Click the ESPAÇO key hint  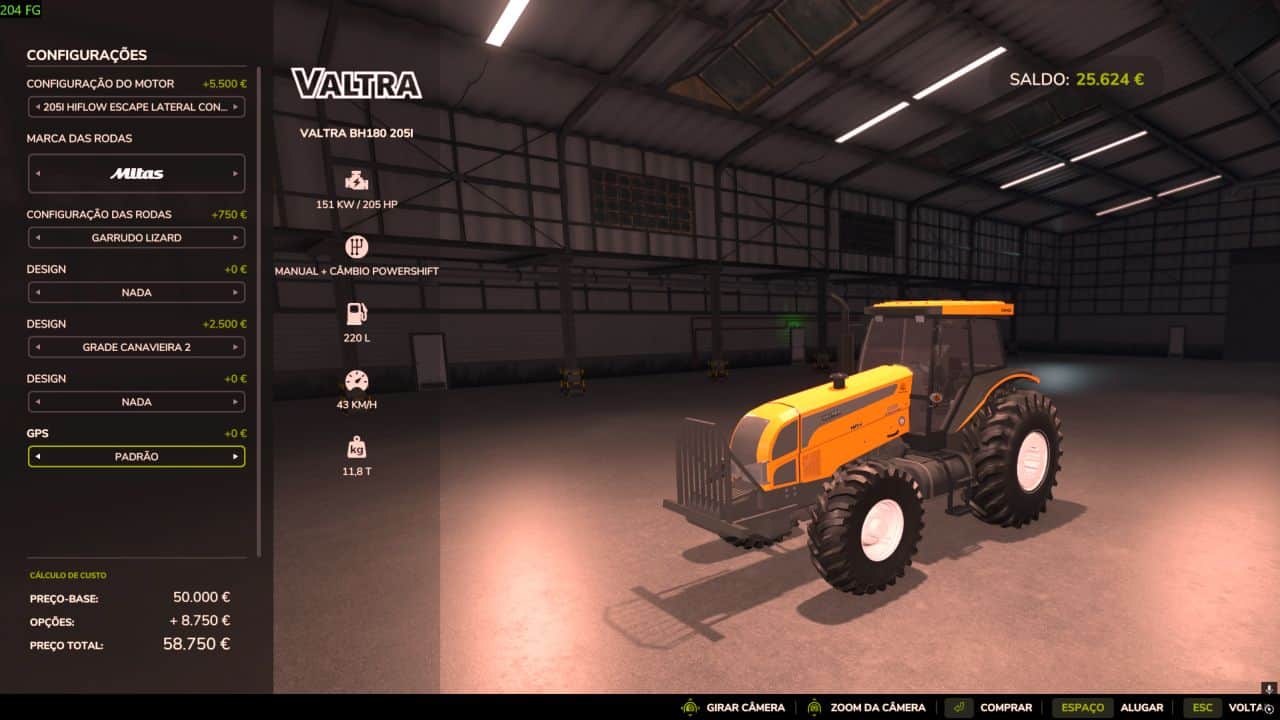point(1083,707)
